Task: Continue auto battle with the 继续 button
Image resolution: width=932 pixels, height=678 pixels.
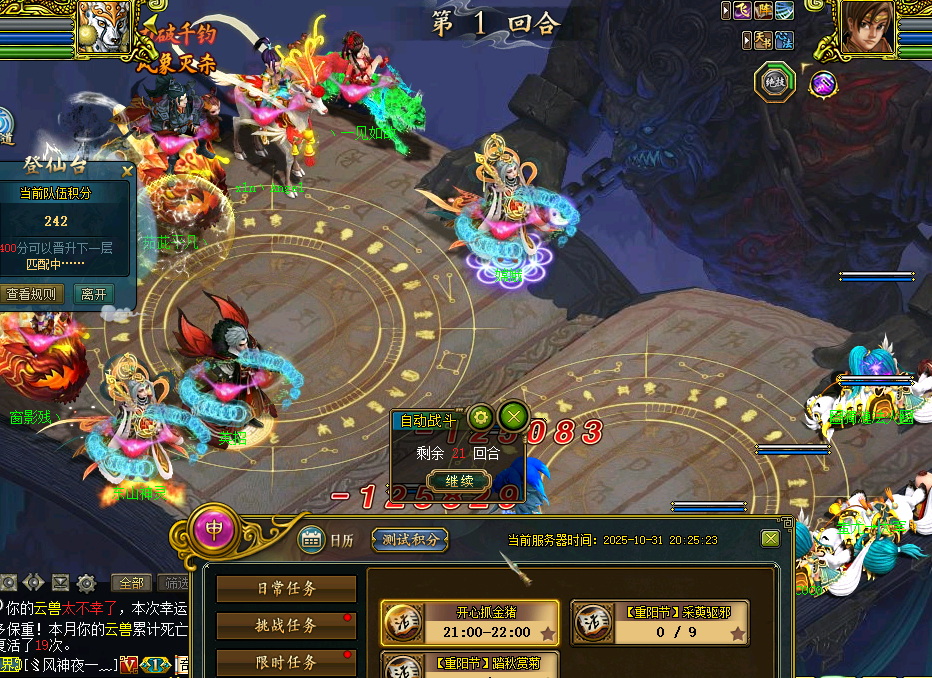Action: click(x=458, y=480)
